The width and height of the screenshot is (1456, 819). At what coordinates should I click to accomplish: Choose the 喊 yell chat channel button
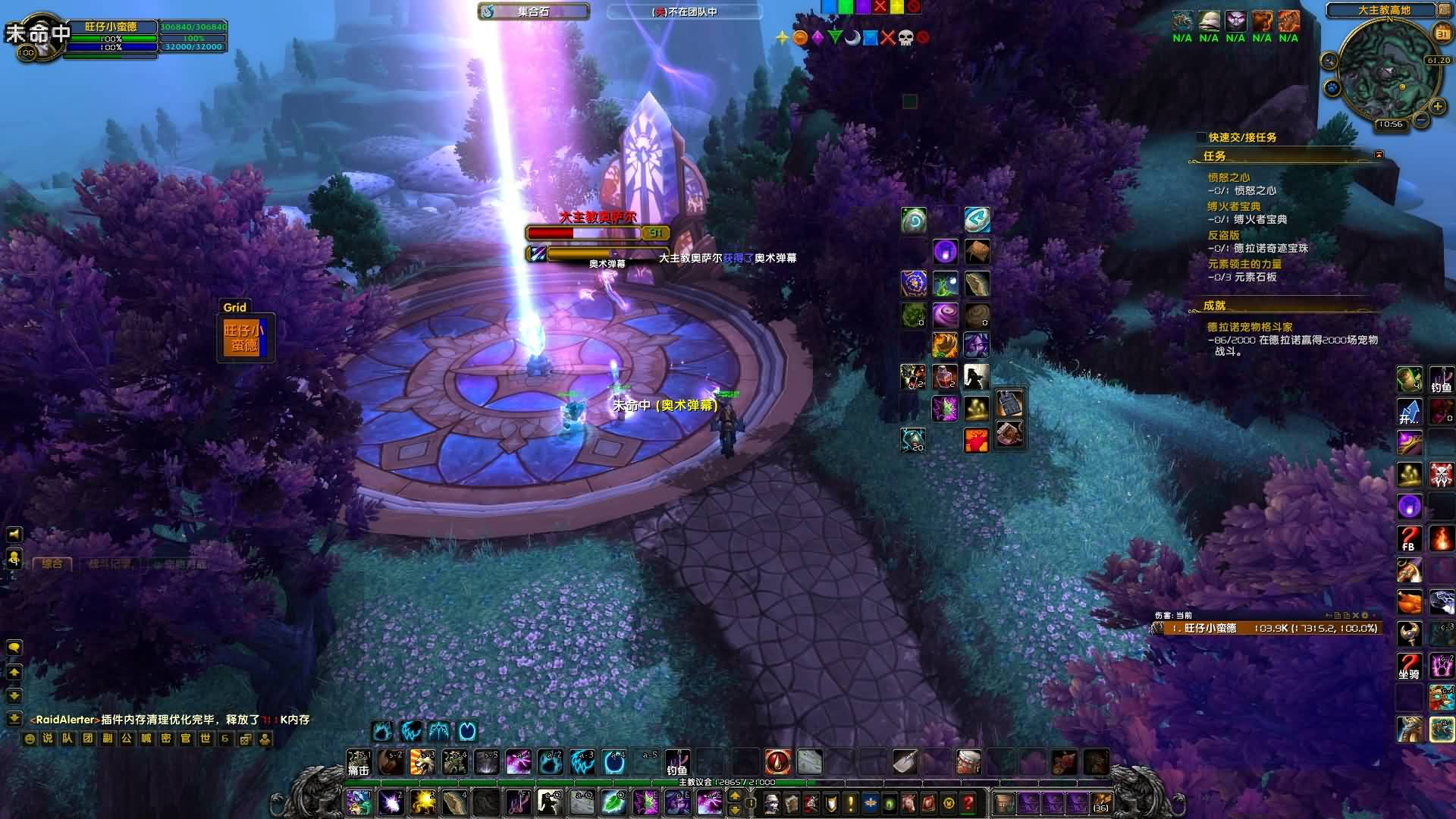pos(146,738)
